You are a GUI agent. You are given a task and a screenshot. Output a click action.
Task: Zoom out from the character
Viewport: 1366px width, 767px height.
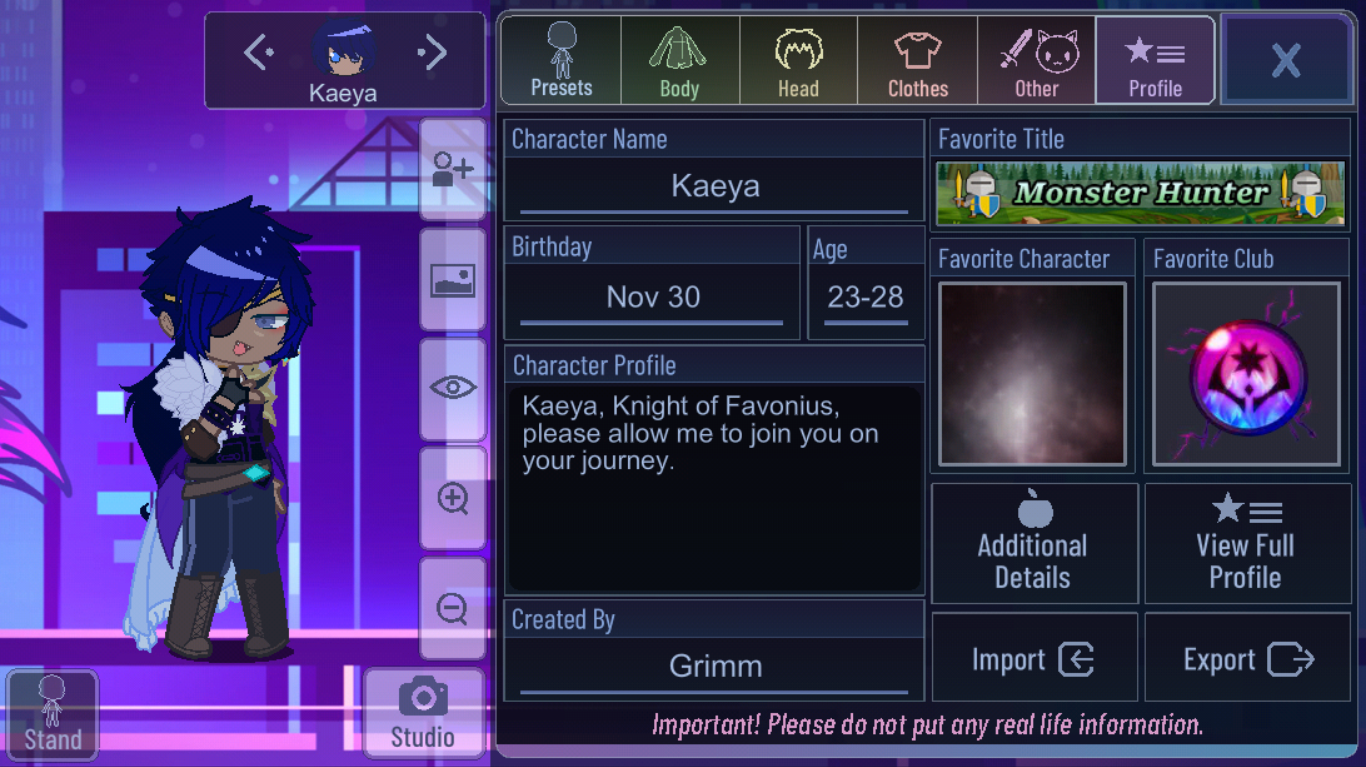pyautogui.click(x=453, y=610)
